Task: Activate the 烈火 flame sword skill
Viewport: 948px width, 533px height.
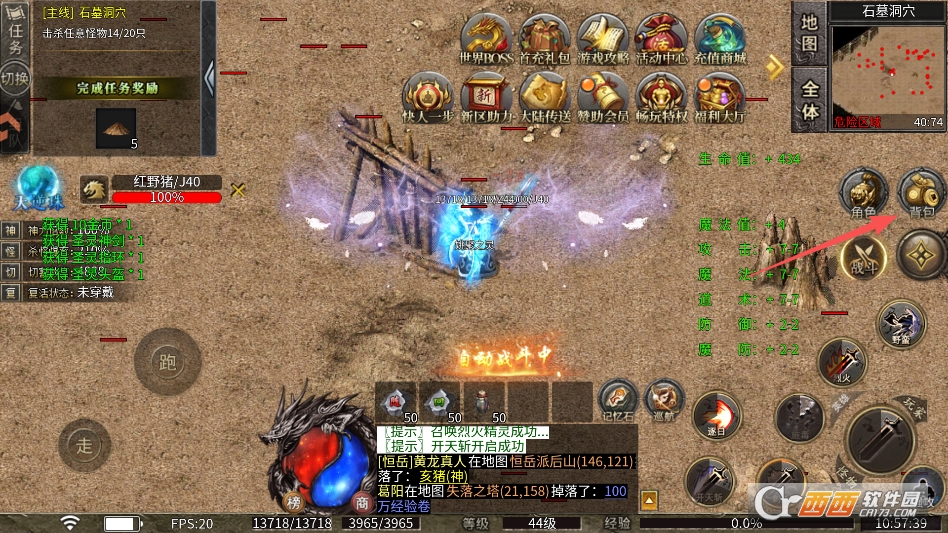Action: 842,362
